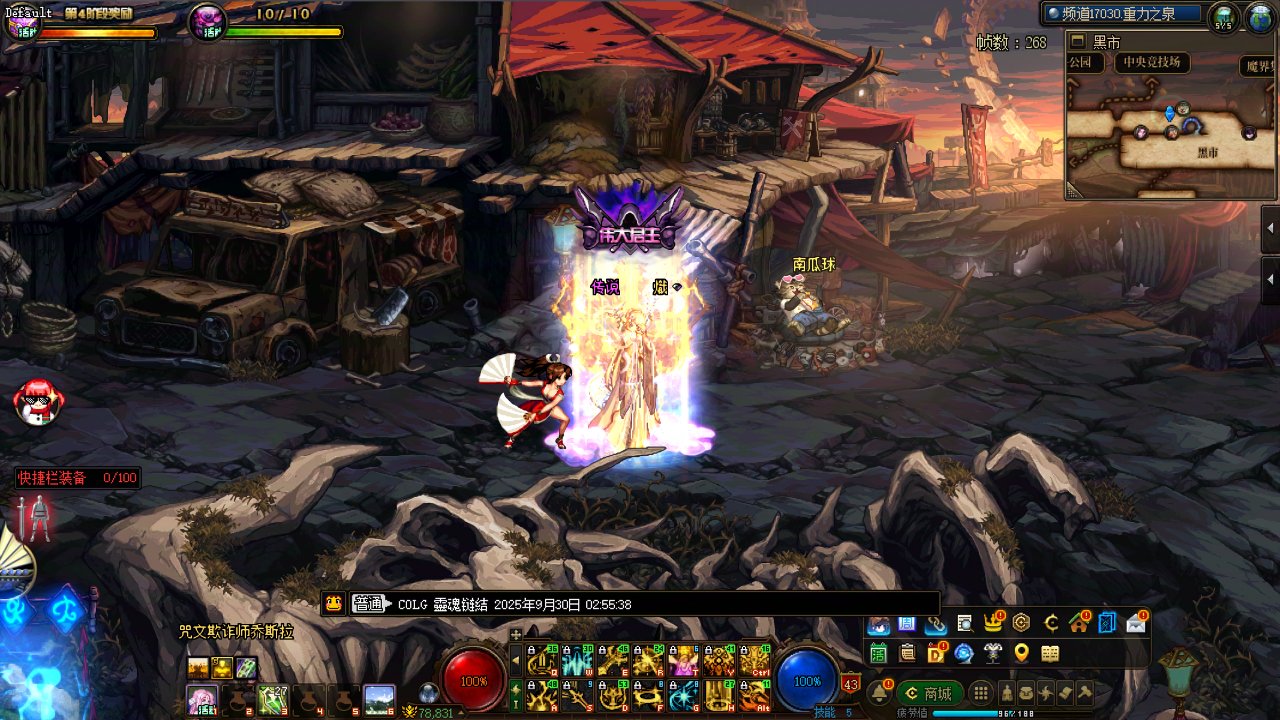Activate the skill bound to Q
This screenshot has width=1280, height=720.
542,660
